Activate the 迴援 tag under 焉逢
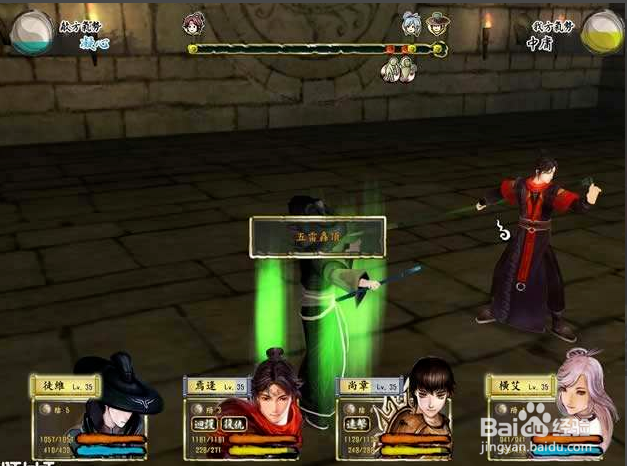The height and width of the screenshot is (466, 627). click(203, 424)
